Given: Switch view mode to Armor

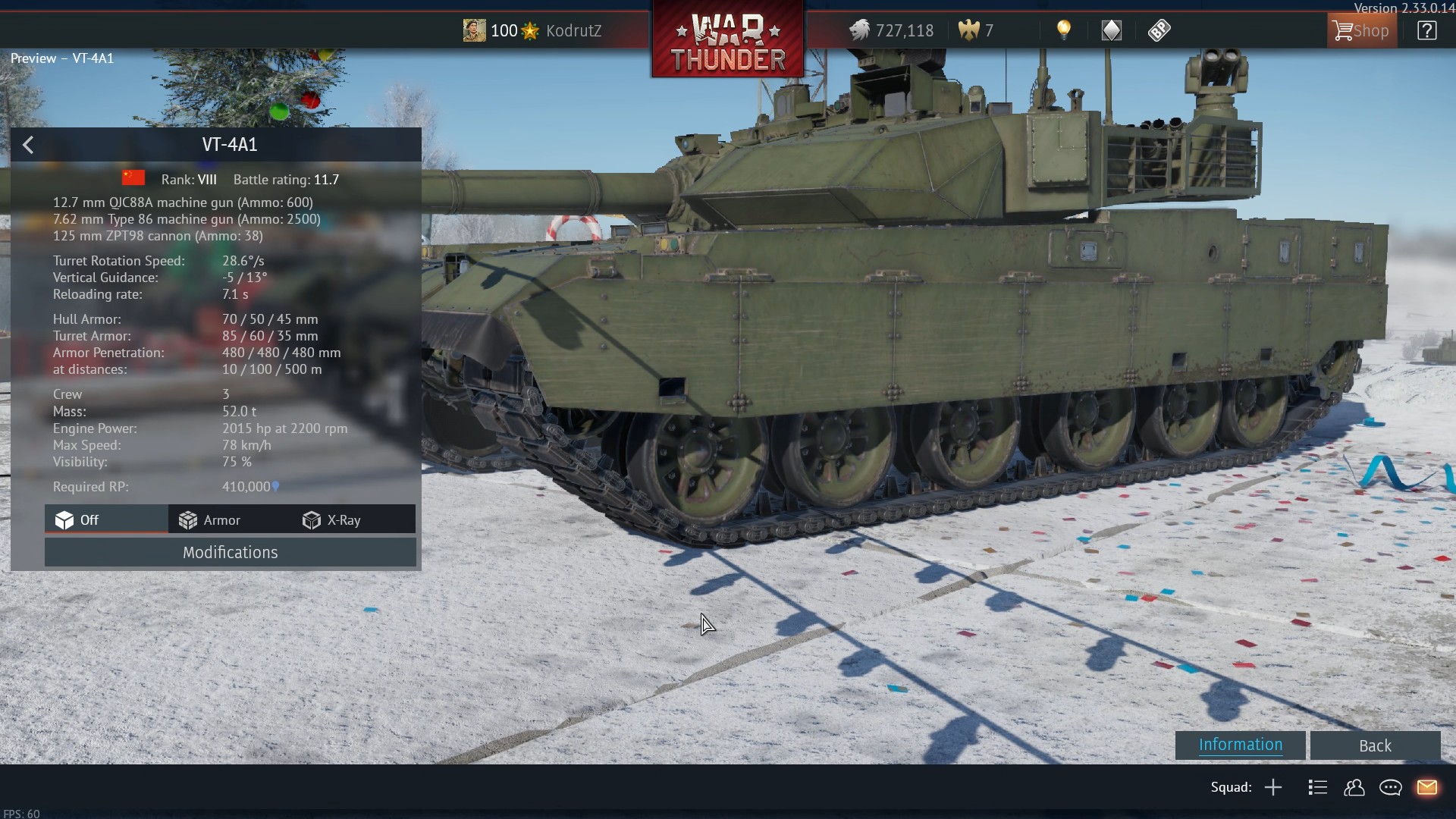Looking at the screenshot, I should click(x=210, y=520).
